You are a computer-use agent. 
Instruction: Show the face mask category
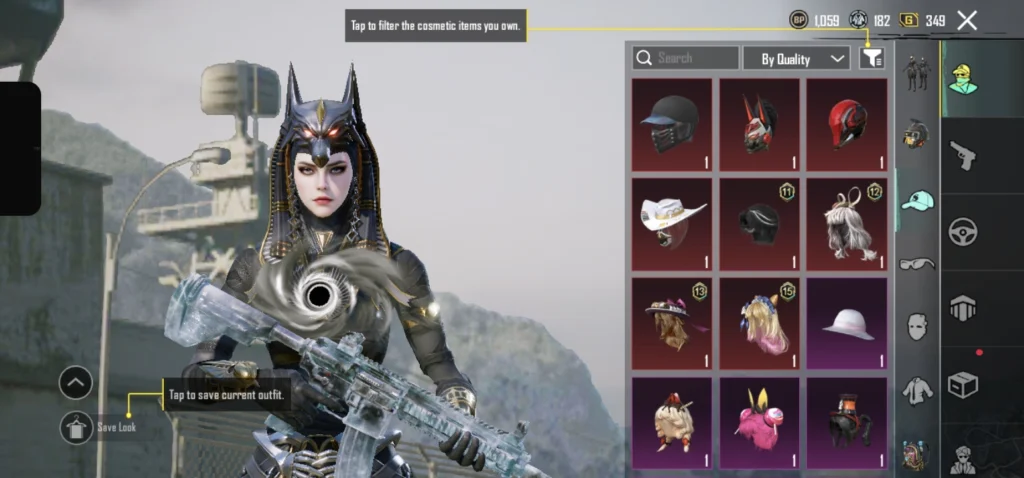[917, 326]
